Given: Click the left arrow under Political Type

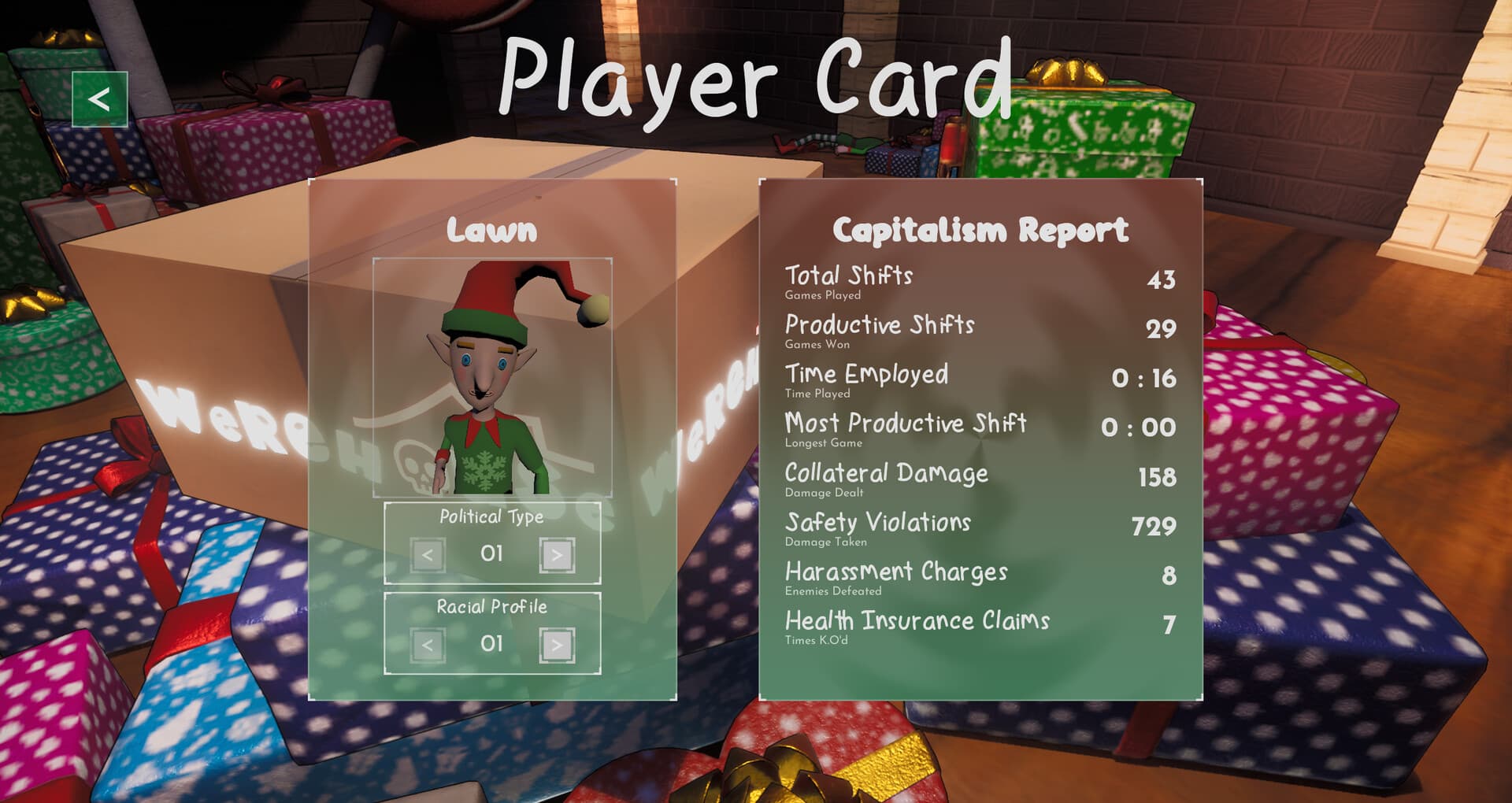Looking at the screenshot, I should click(427, 553).
